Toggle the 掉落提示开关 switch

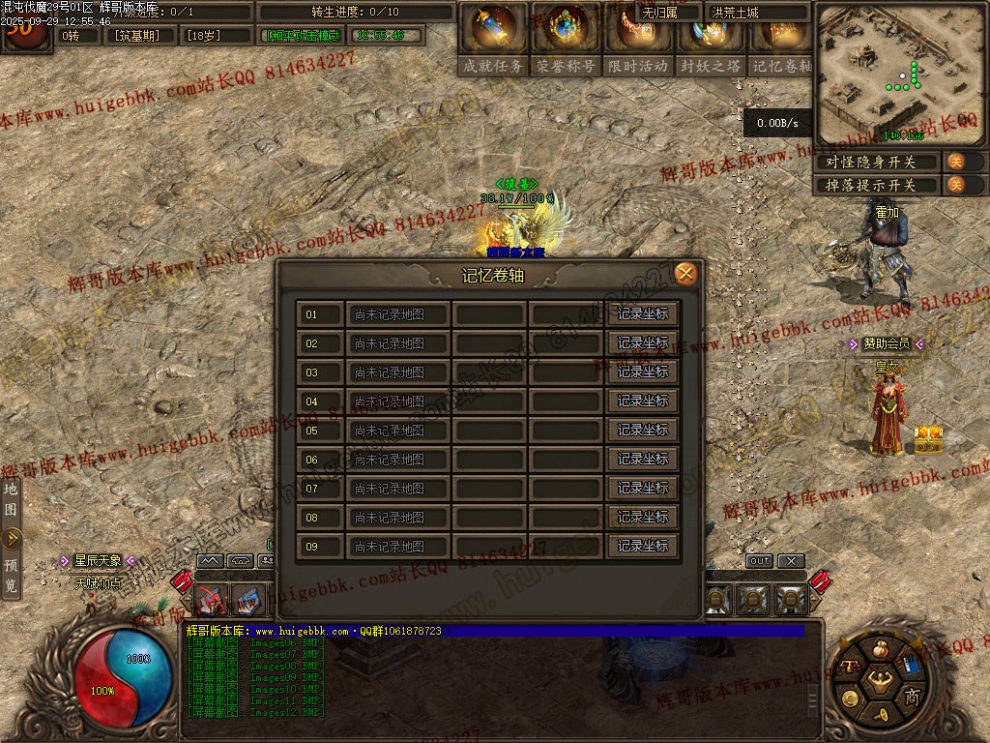click(955, 185)
